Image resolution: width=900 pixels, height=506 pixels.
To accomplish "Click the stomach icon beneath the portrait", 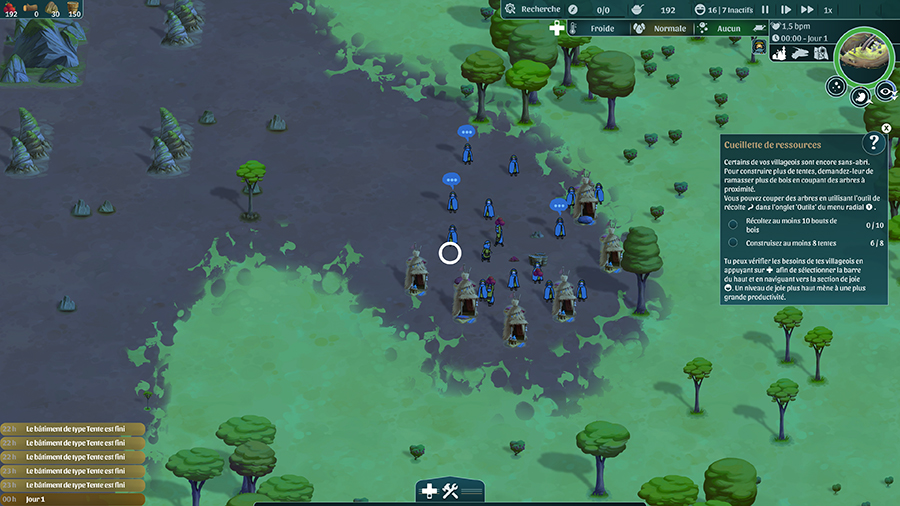I will (x=860, y=97).
